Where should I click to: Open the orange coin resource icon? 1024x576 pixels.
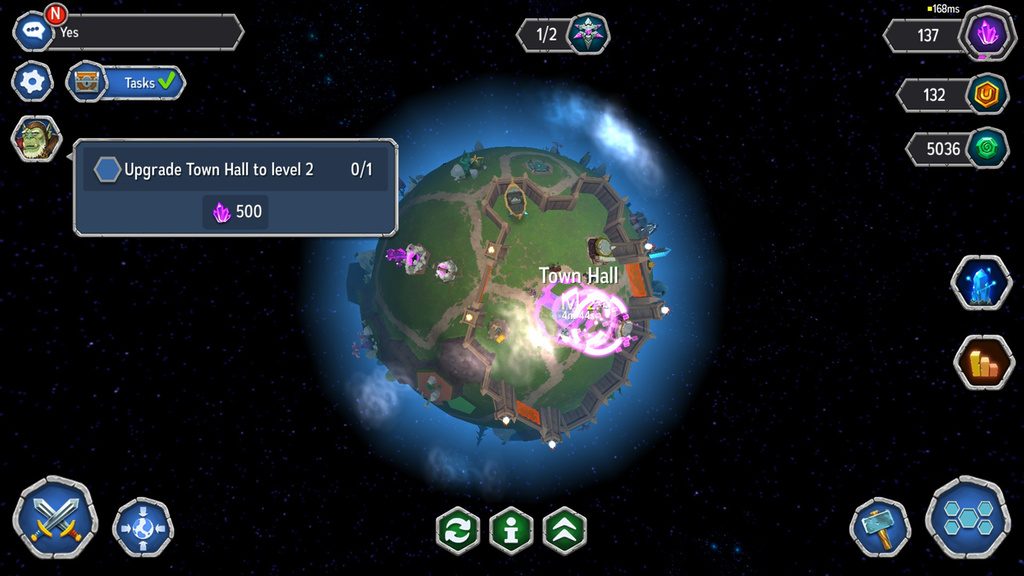click(986, 95)
